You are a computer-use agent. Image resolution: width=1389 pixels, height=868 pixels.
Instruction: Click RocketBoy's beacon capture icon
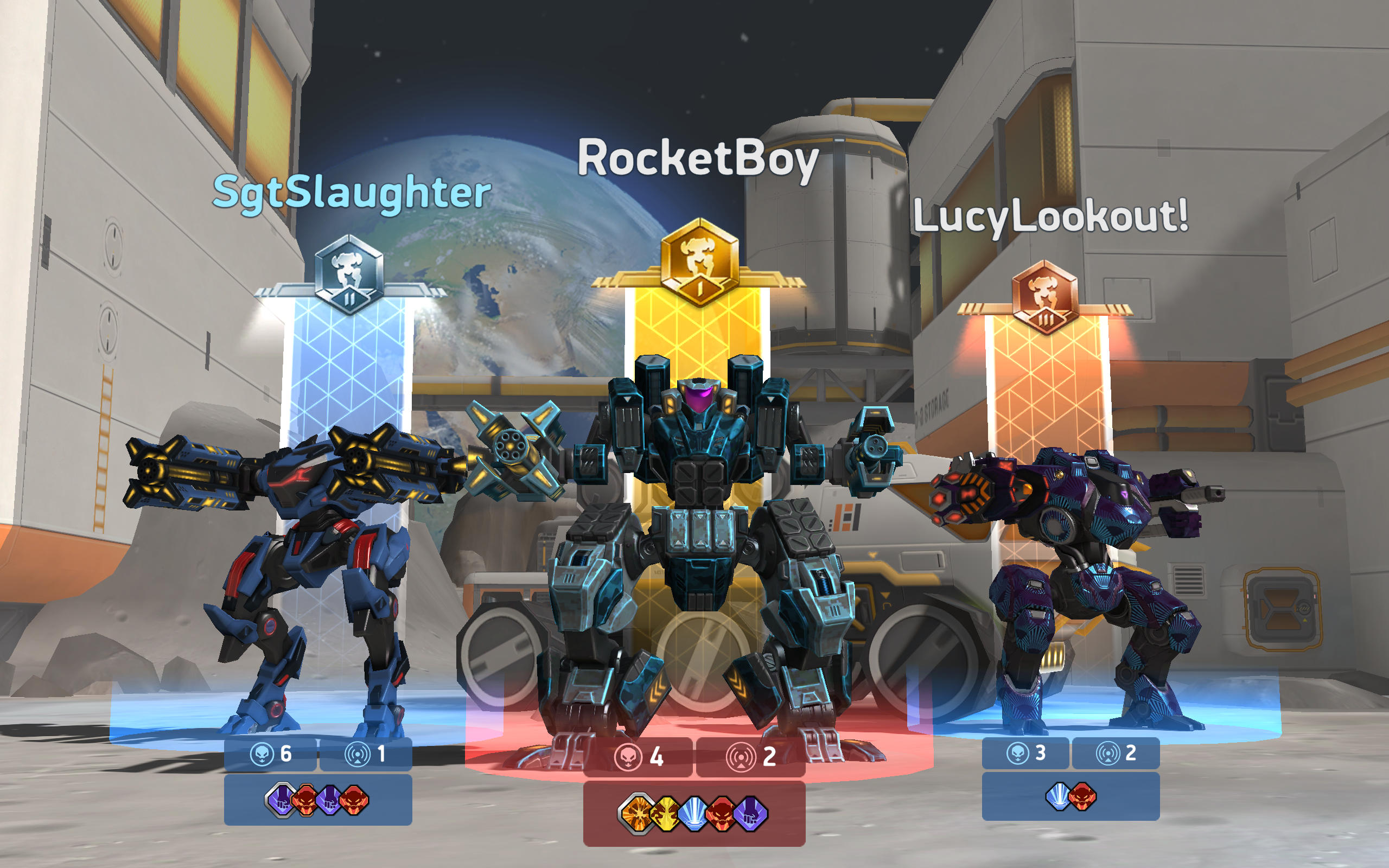pyautogui.click(x=741, y=757)
